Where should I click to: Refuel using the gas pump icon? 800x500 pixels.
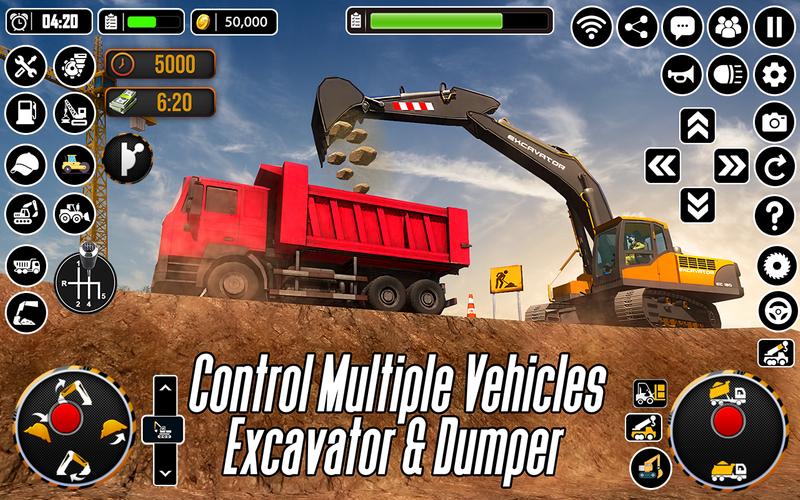[26, 113]
